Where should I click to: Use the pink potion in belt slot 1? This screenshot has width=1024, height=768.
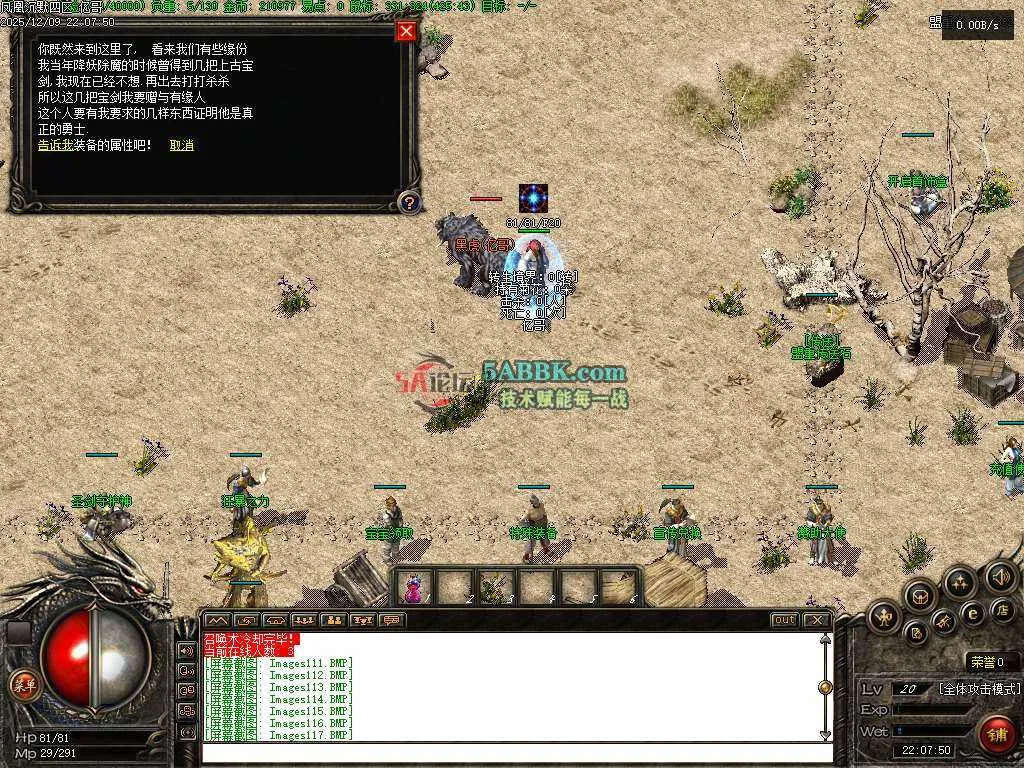413,589
